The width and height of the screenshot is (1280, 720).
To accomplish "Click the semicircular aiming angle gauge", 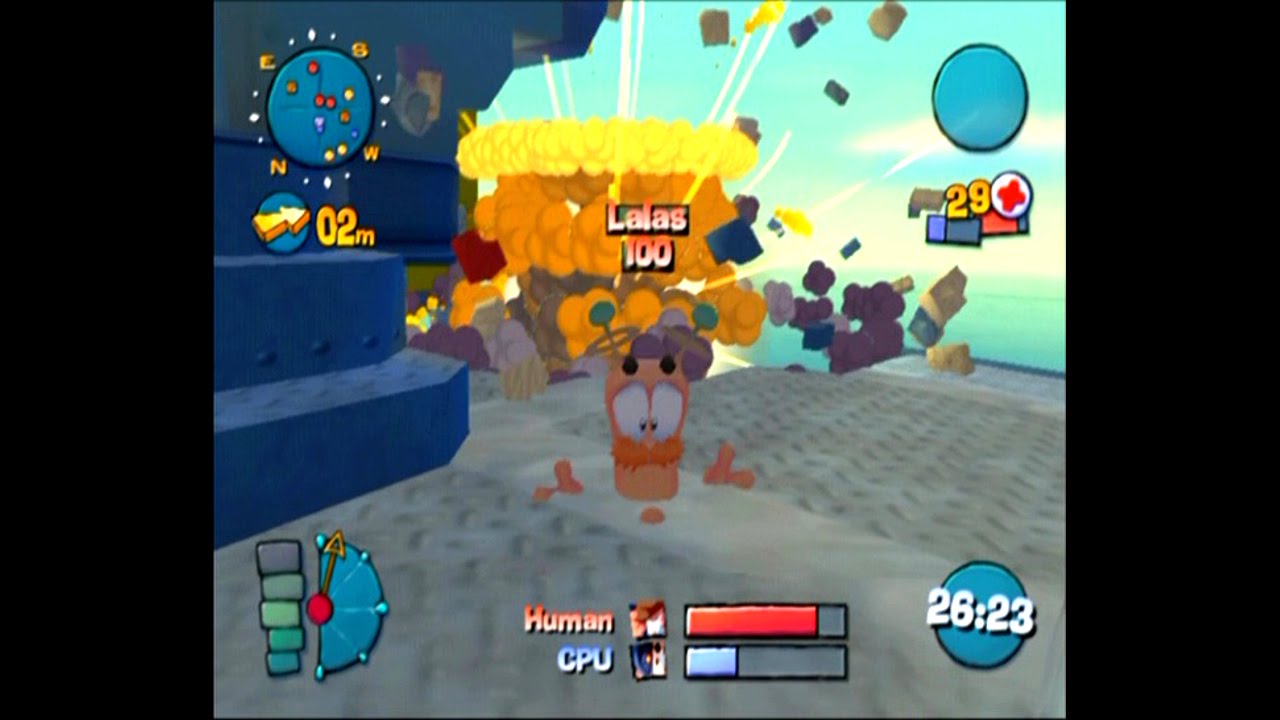I will point(348,607).
